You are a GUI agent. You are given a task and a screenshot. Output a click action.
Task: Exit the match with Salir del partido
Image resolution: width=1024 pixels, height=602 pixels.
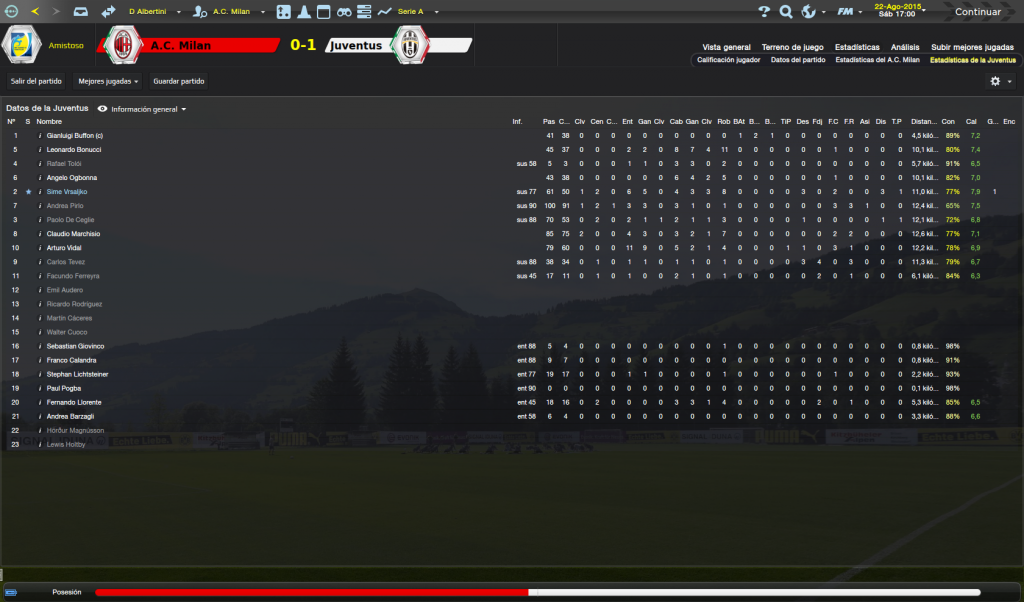tap(36, 81)
